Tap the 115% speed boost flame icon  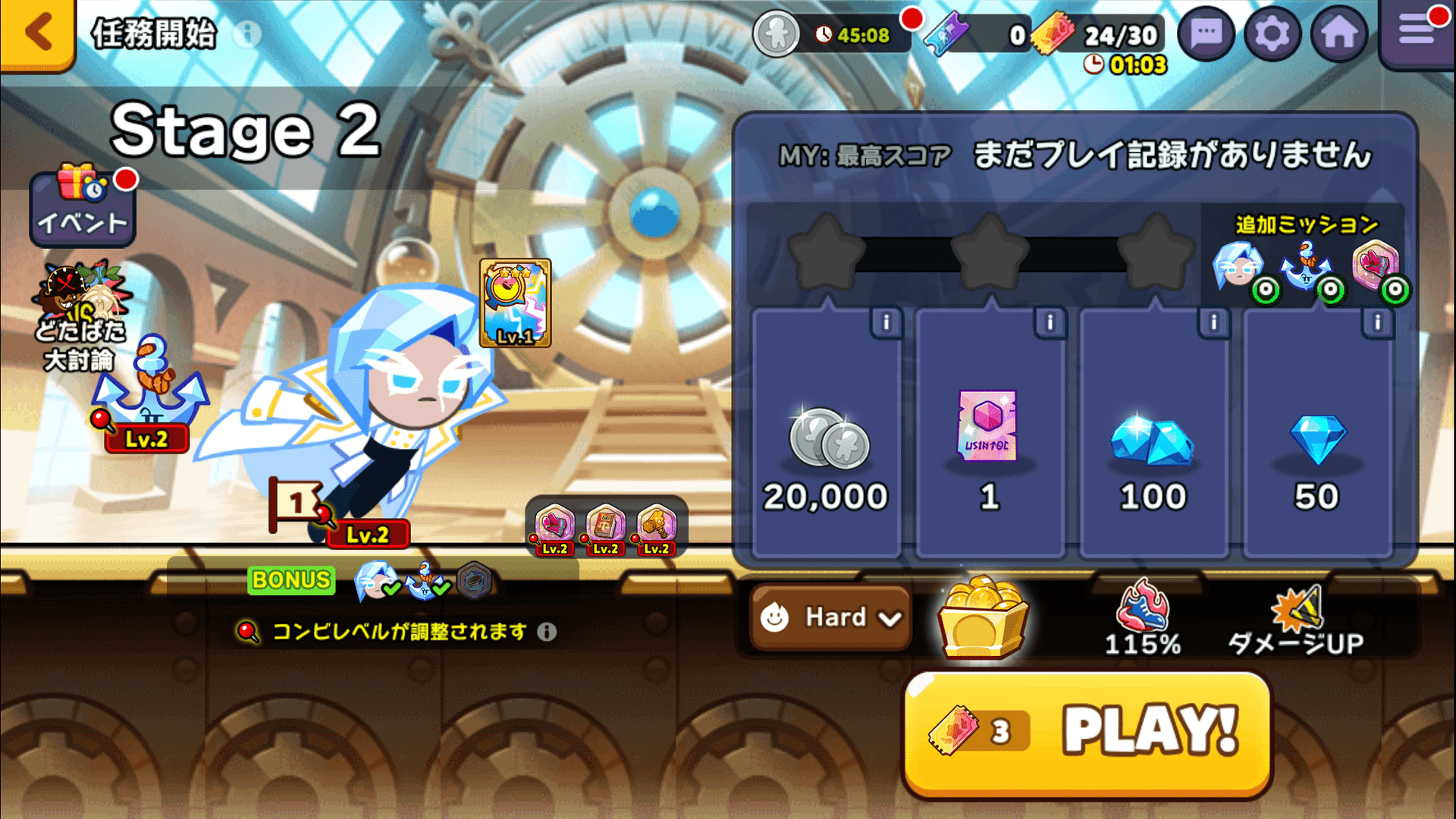coord(1142,607)
